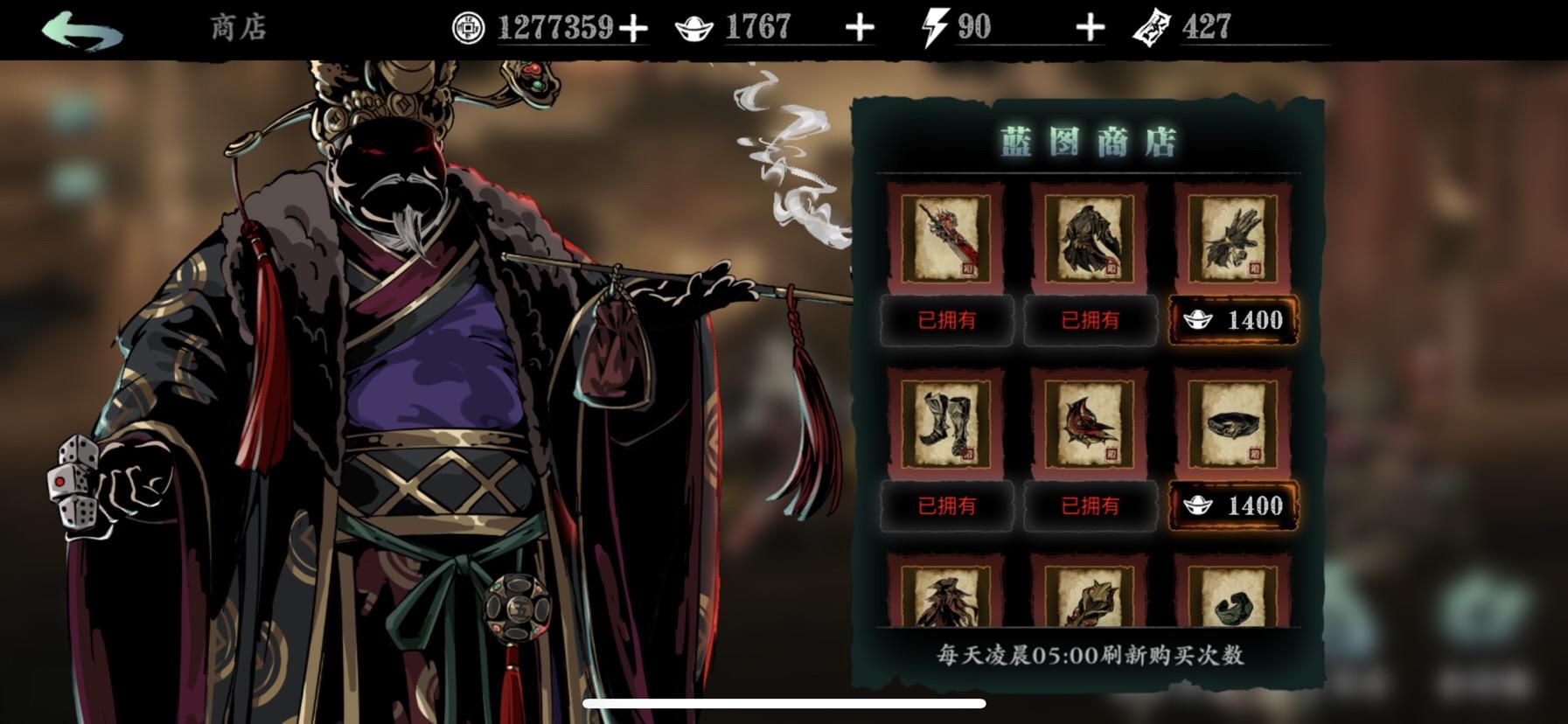Tap the silver ingot currency icon

[692, 27]
